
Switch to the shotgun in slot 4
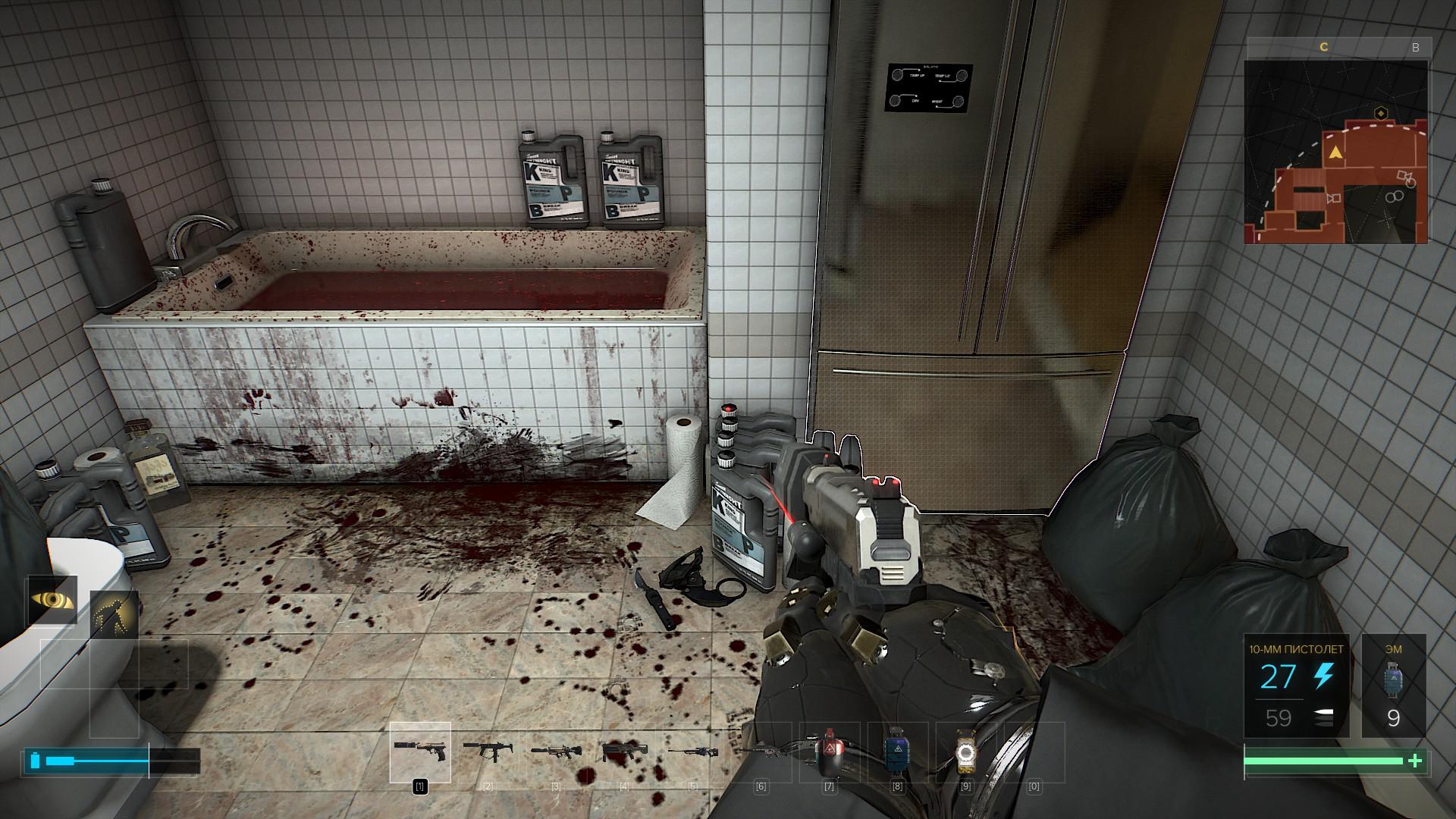[624, 752]
